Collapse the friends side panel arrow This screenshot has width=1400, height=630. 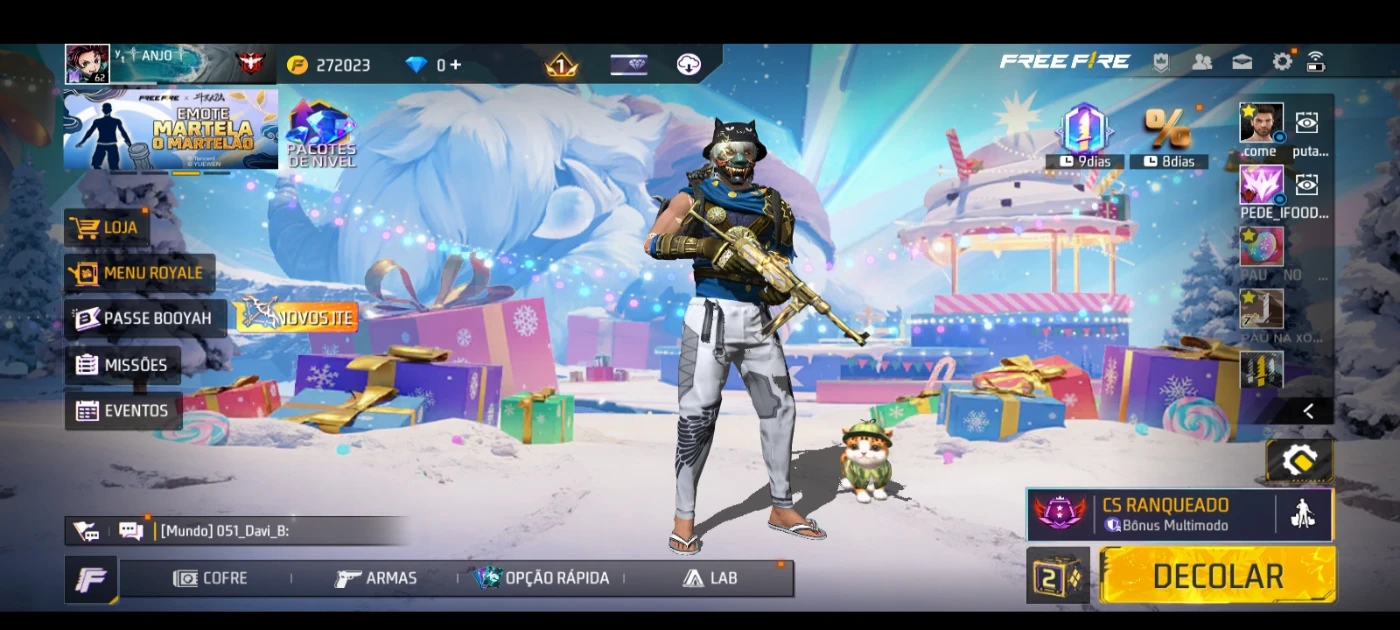click(x=1308, y=411)
